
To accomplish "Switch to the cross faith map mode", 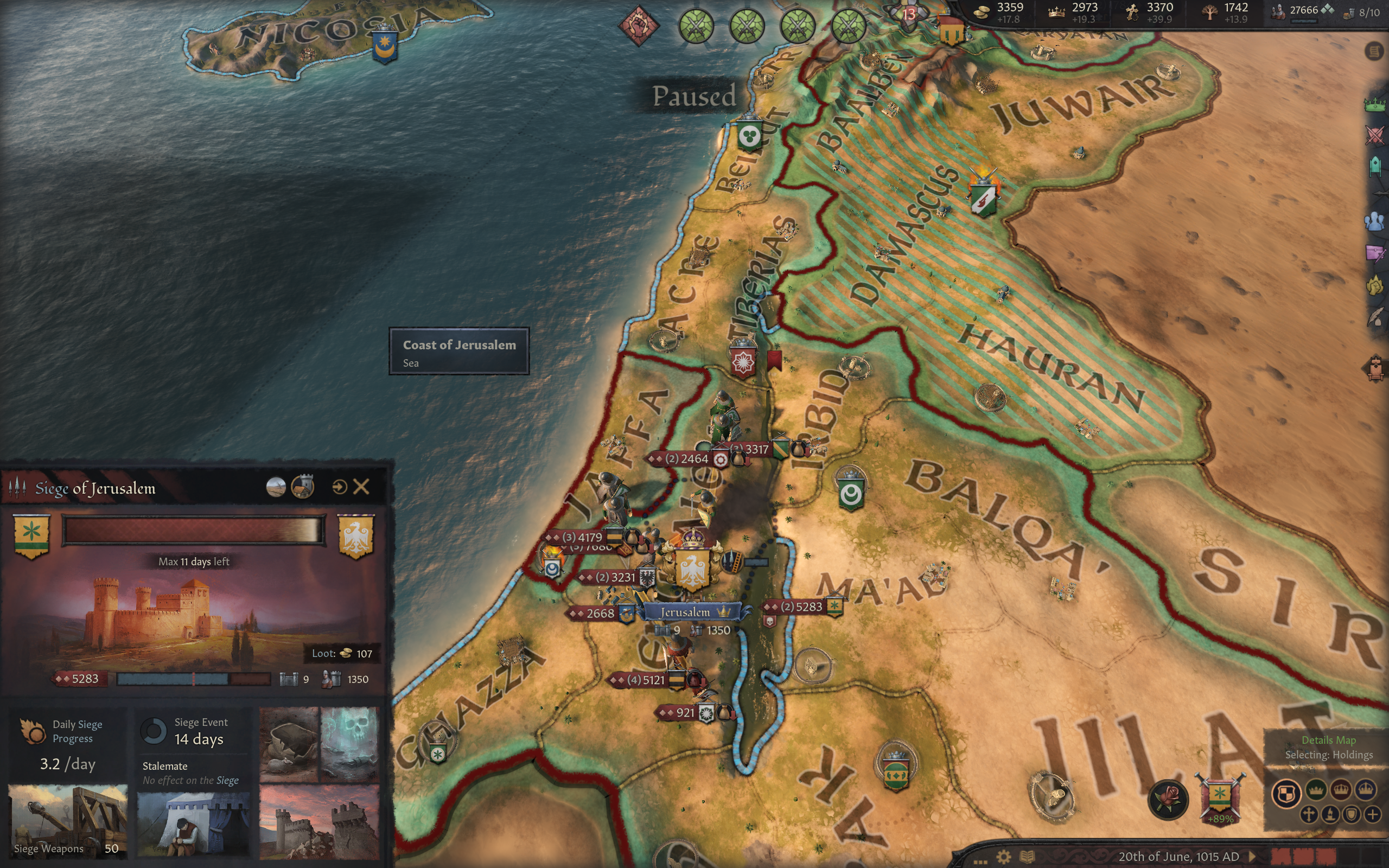I will point(1309,814).
